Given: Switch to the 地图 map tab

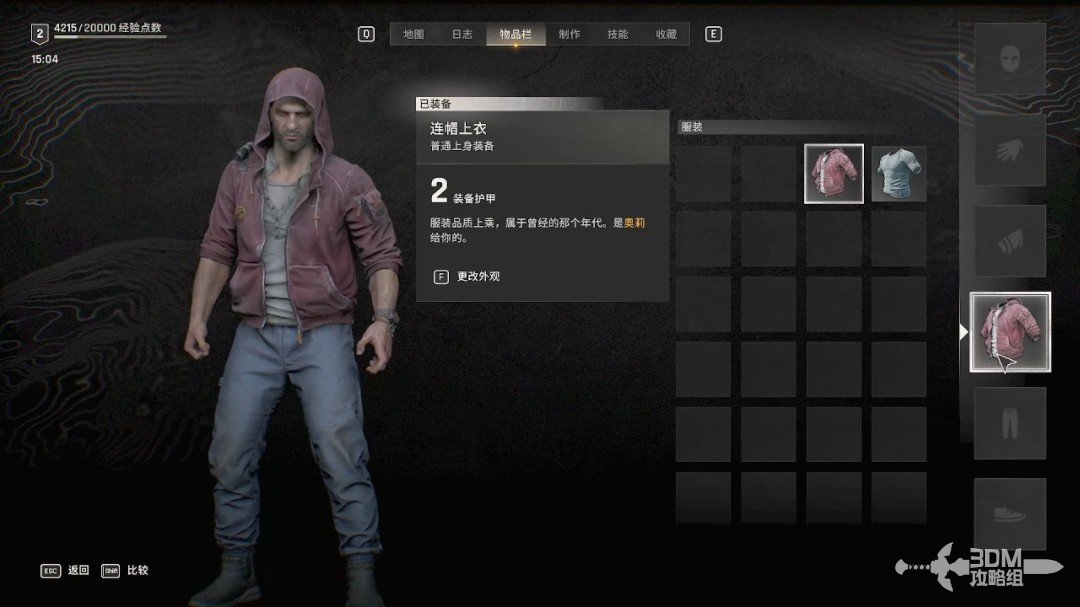Looking at the screenshot, I should [414, 34].
